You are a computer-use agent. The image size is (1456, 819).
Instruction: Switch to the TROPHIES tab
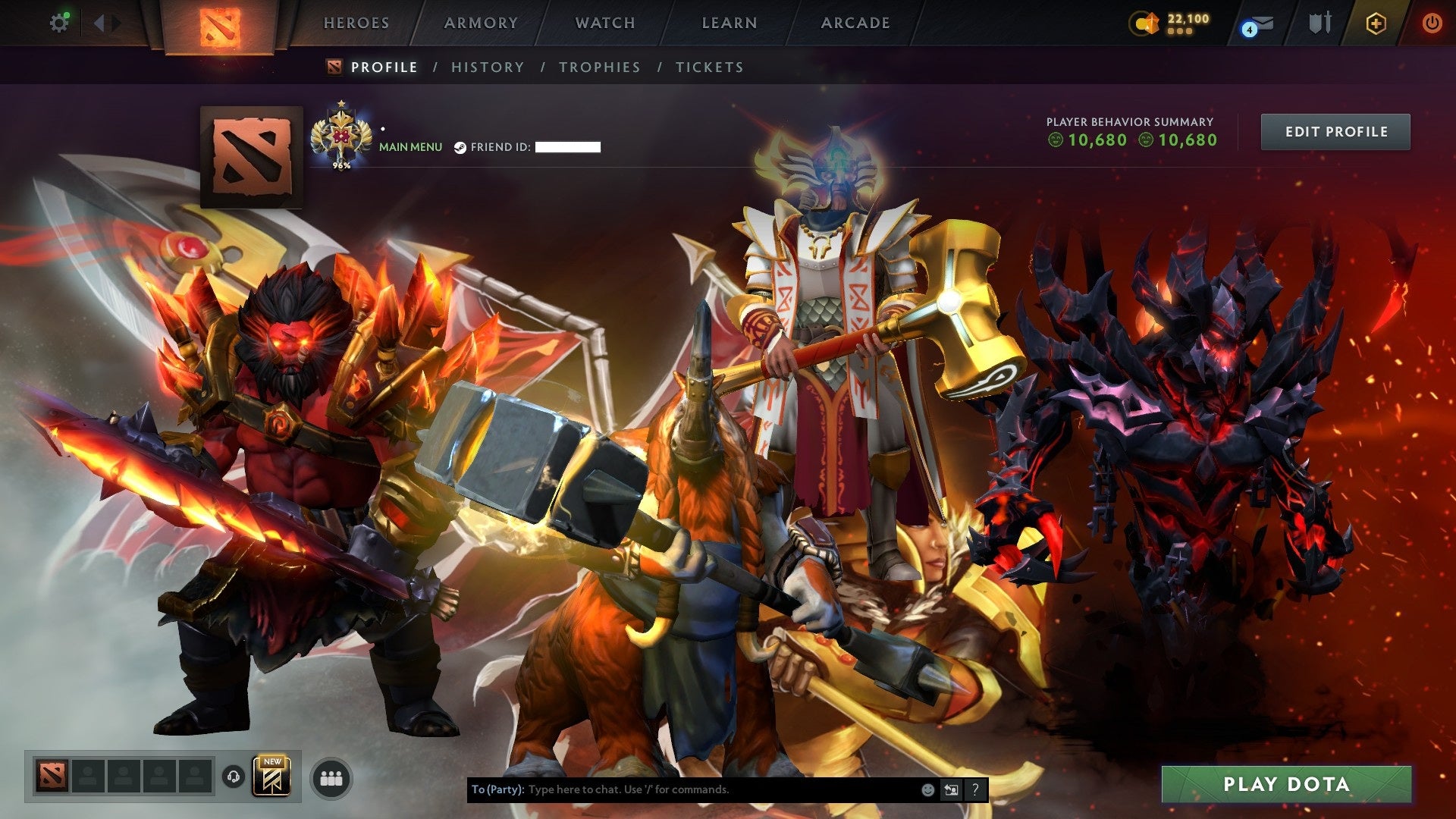coord(599,67)
